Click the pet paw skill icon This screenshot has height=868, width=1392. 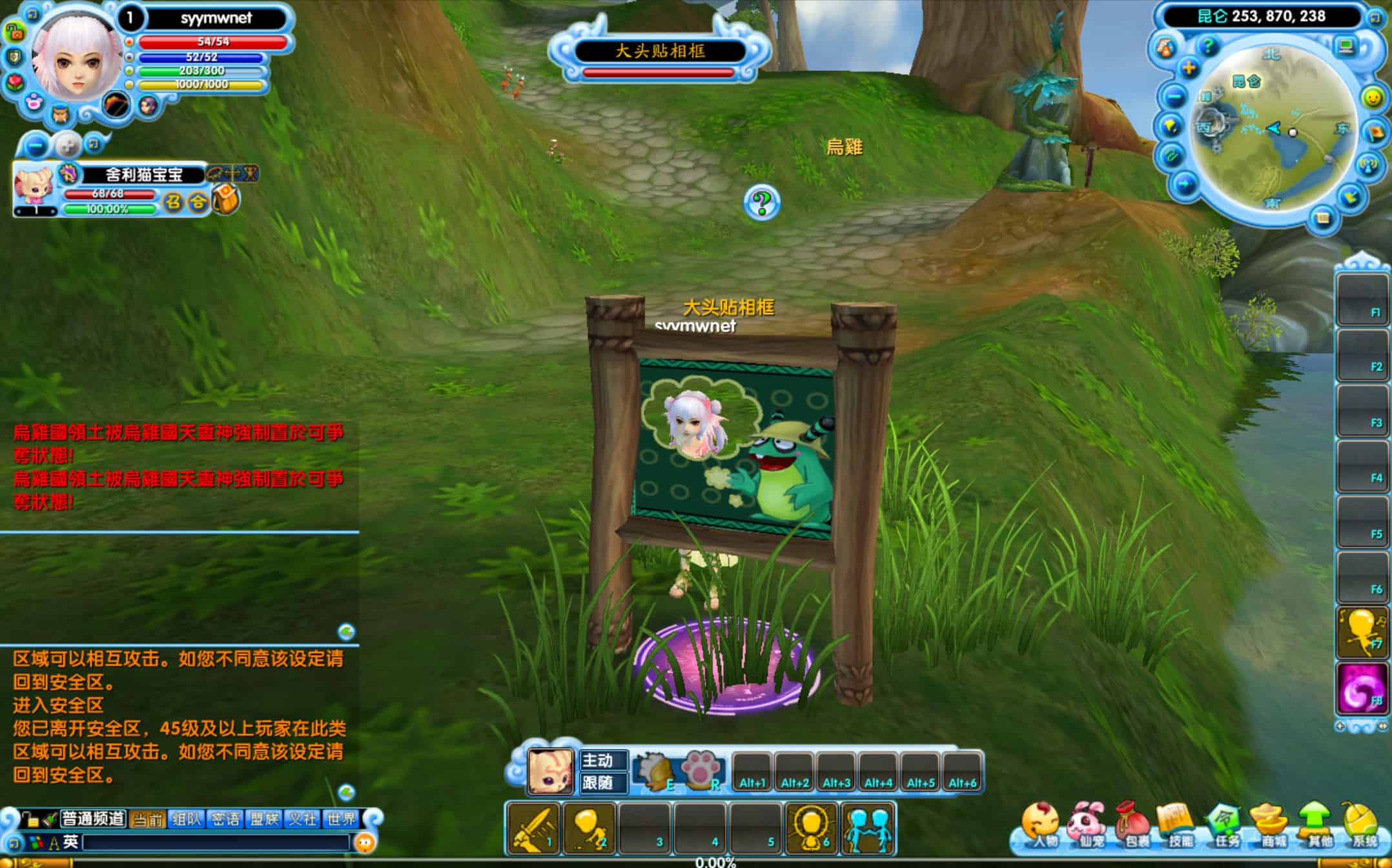click(701, 770)
